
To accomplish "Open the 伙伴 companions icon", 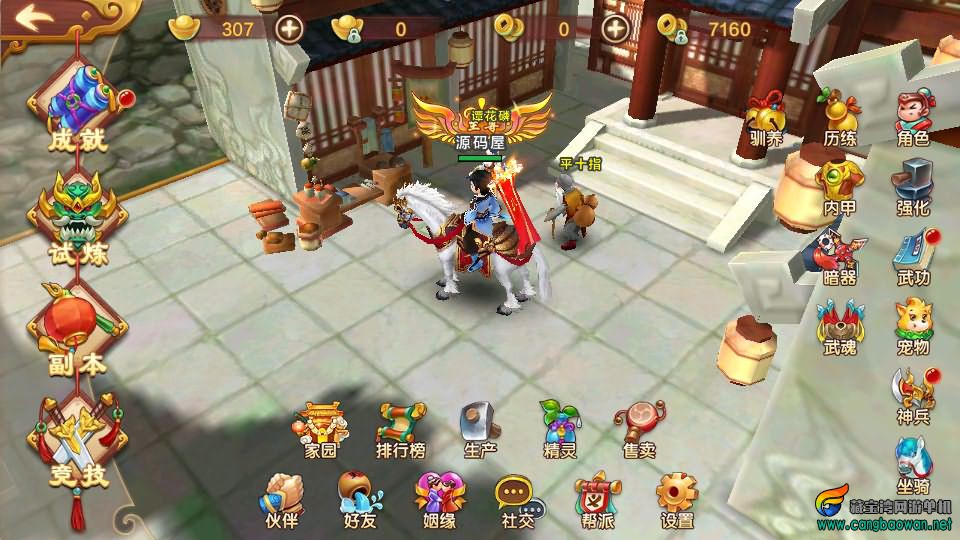I will pyautogui.click(x=281, y=498).
